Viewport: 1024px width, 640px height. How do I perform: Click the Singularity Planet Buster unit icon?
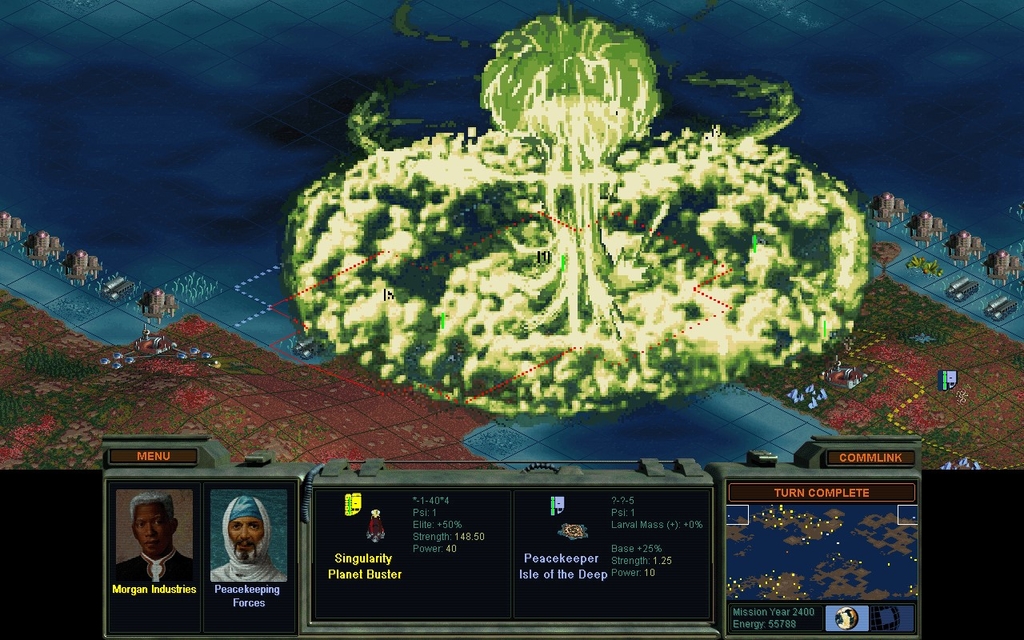(x=376, y=526)
